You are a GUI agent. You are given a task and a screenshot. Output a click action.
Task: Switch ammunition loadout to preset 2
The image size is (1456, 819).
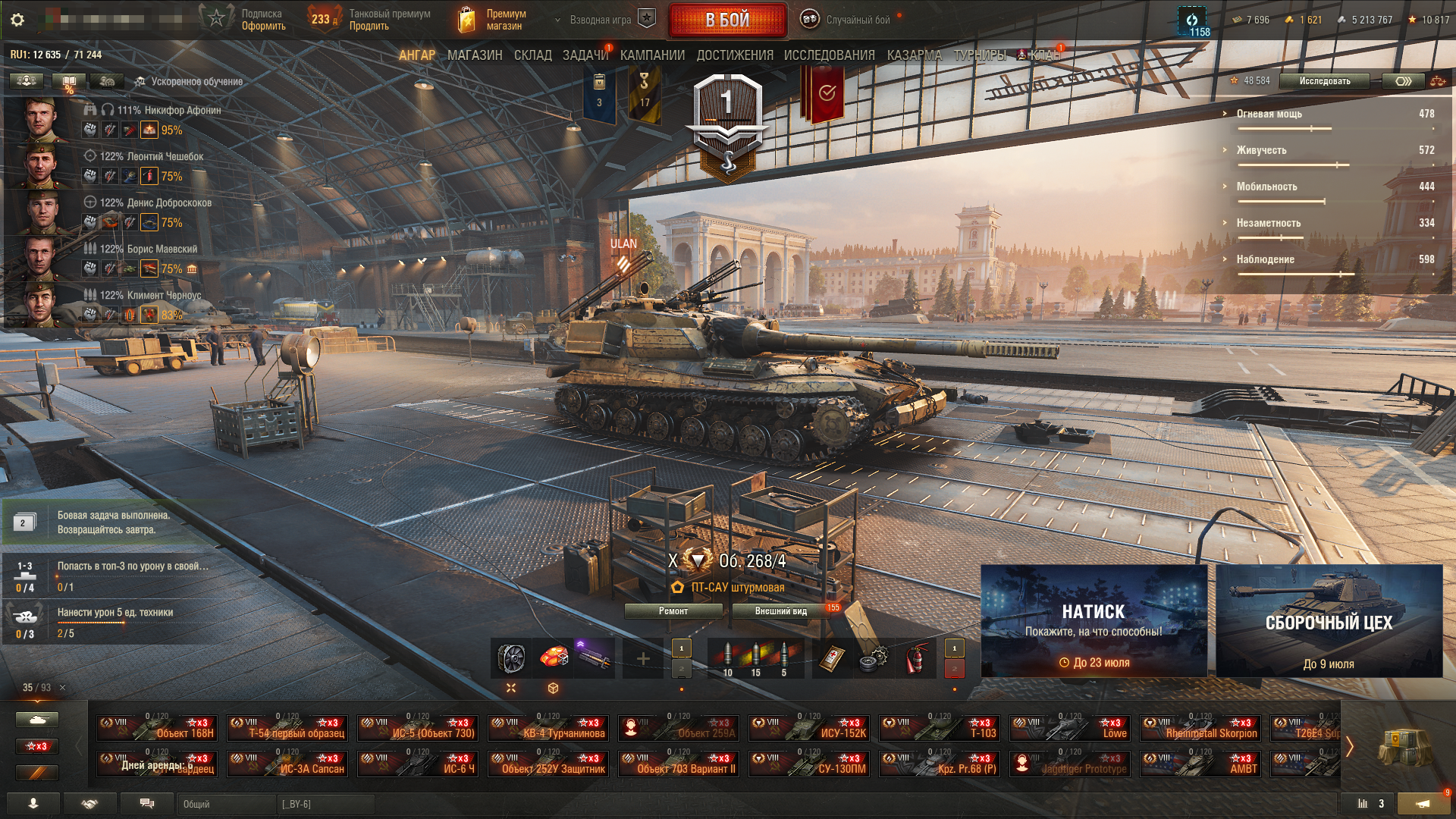[x=681, y=670]
